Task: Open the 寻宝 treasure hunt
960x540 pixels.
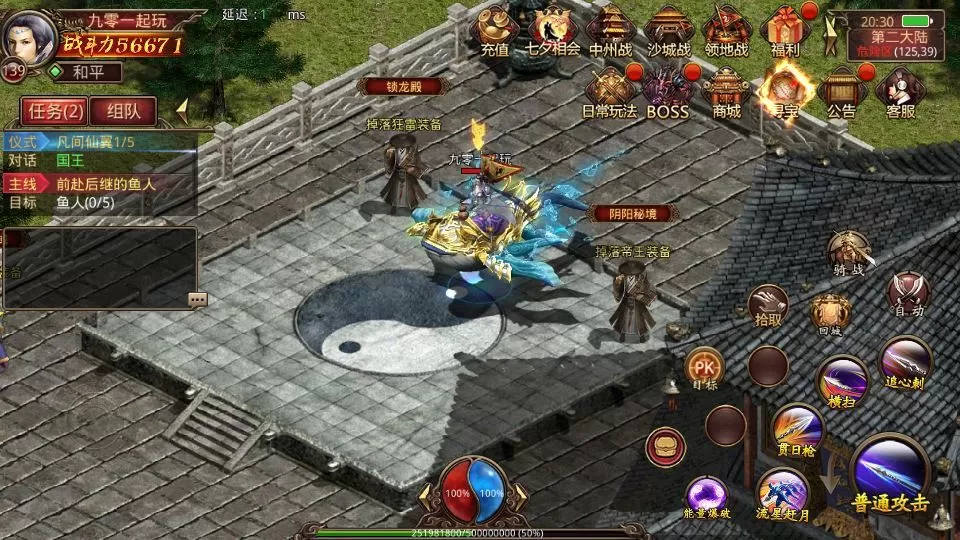Action: coord(784,92)
